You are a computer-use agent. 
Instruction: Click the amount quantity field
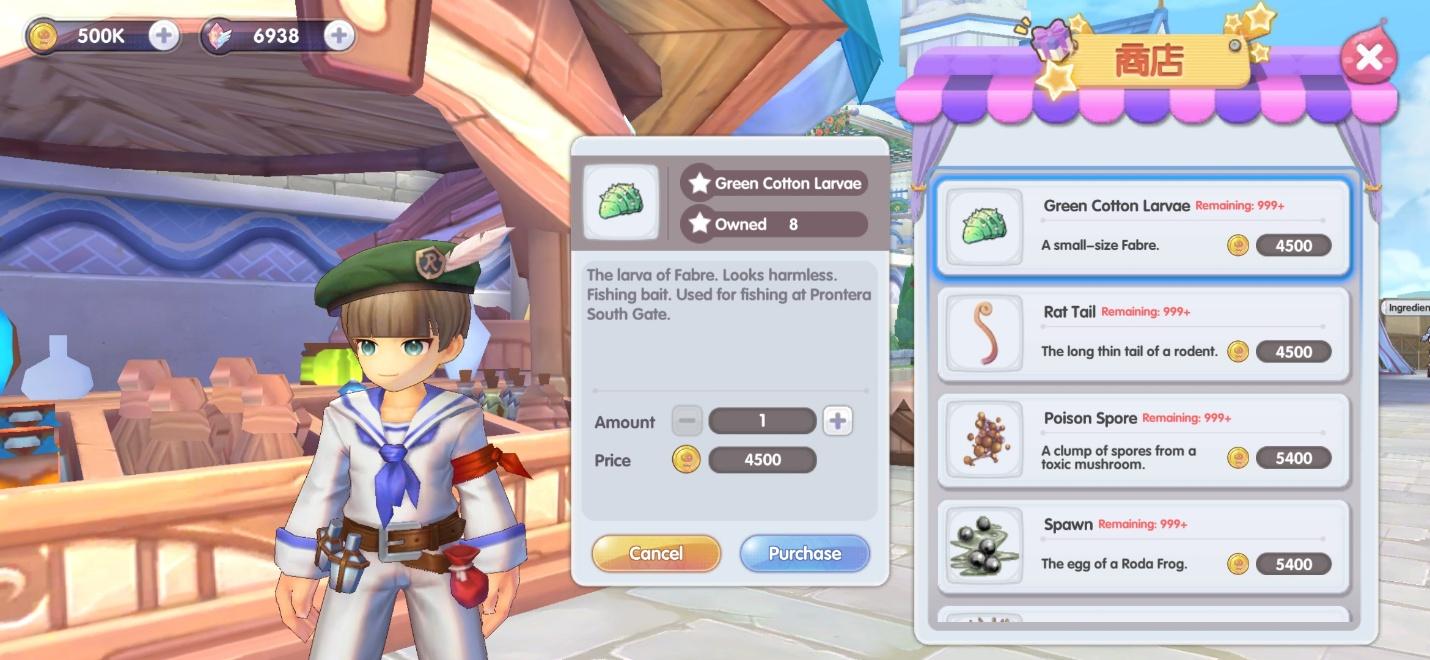coord(762,421)
